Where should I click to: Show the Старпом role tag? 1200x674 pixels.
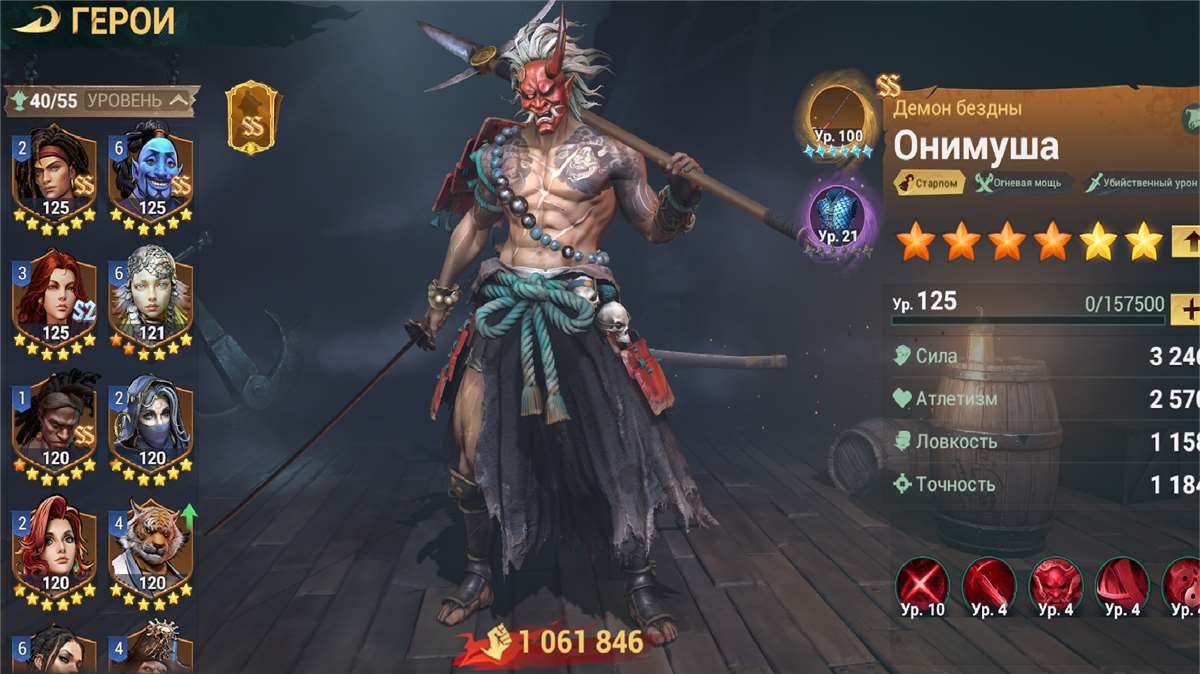click(x=930, y=183)
